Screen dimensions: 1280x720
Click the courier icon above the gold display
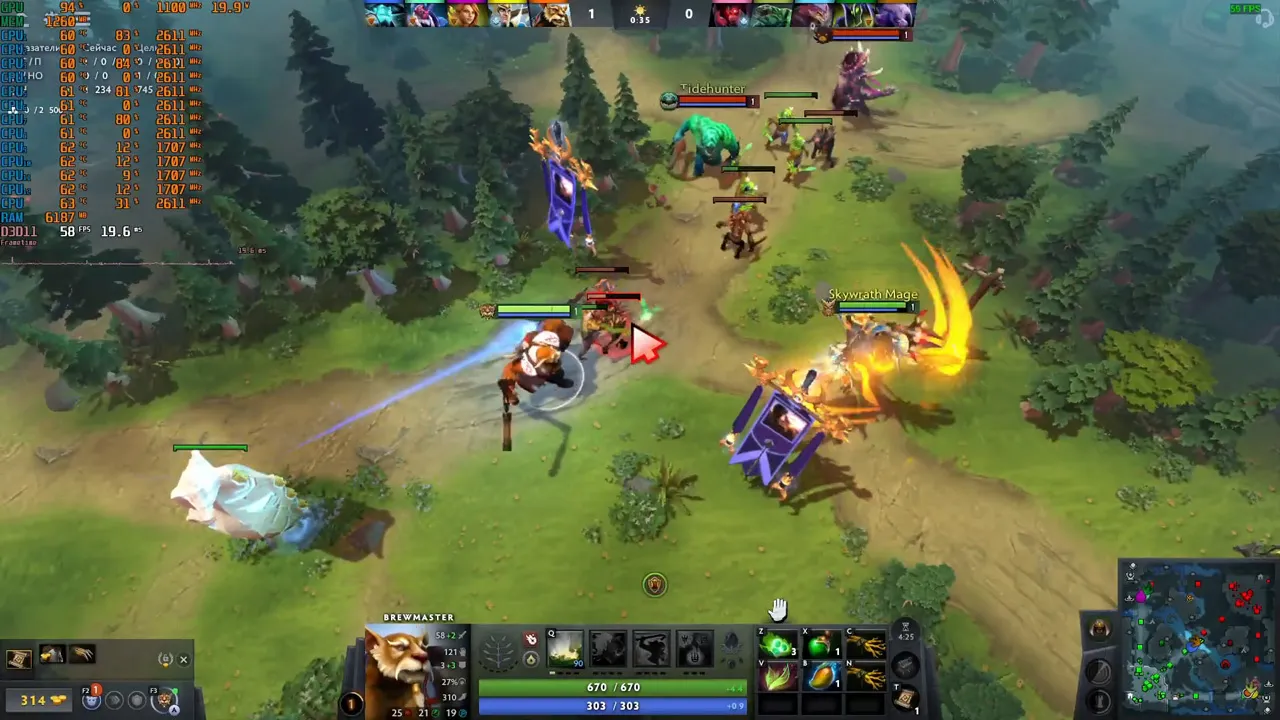91,700
